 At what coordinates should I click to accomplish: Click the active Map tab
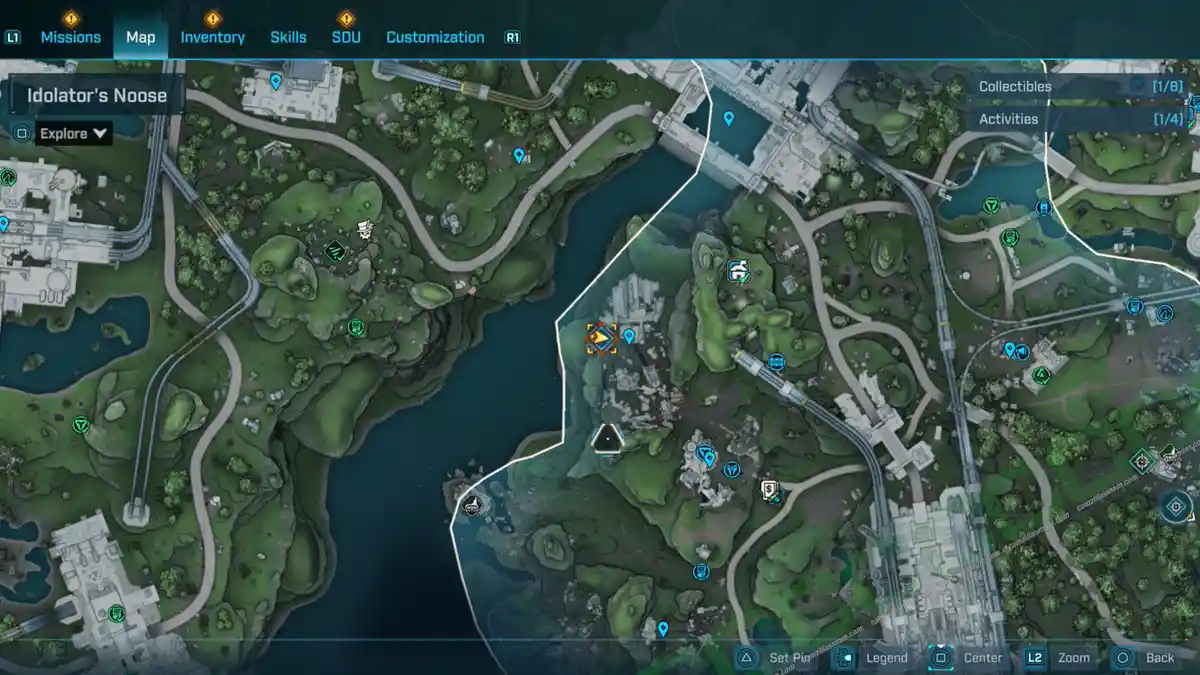click(x=140, y=37)
